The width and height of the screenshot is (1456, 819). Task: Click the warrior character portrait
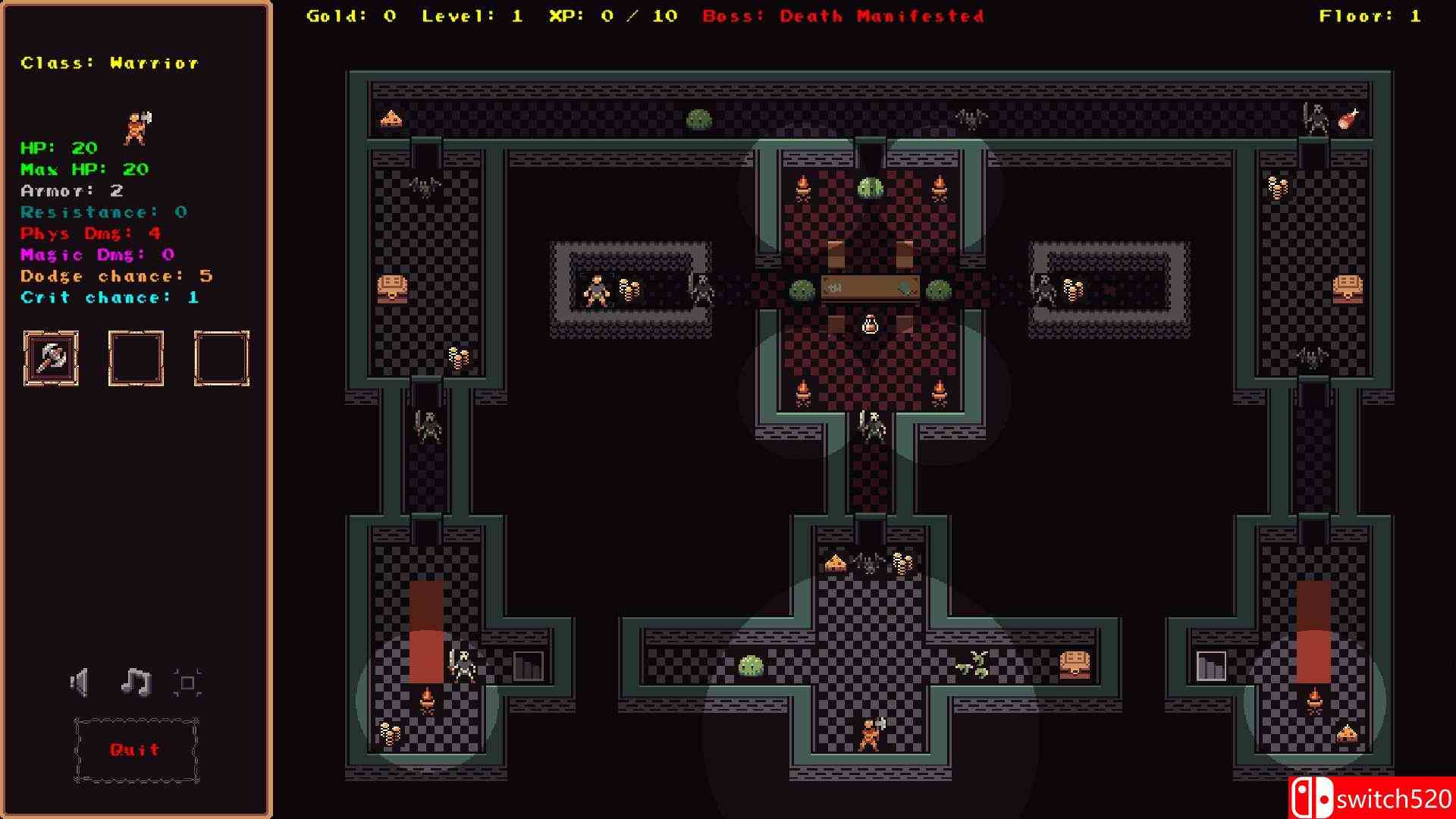(135, 127)
